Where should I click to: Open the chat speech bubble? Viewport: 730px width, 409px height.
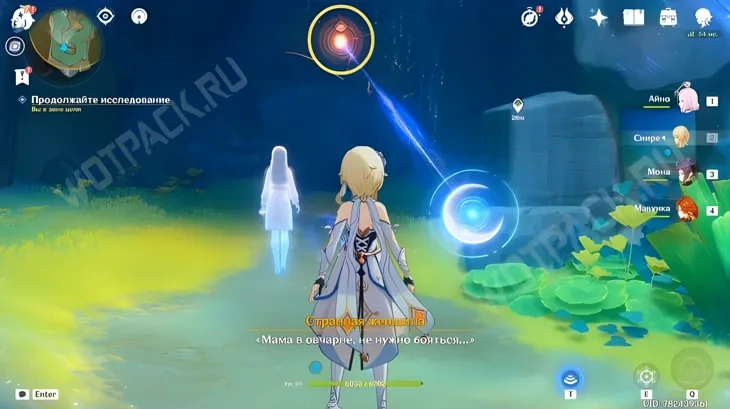tap(22, 394)
